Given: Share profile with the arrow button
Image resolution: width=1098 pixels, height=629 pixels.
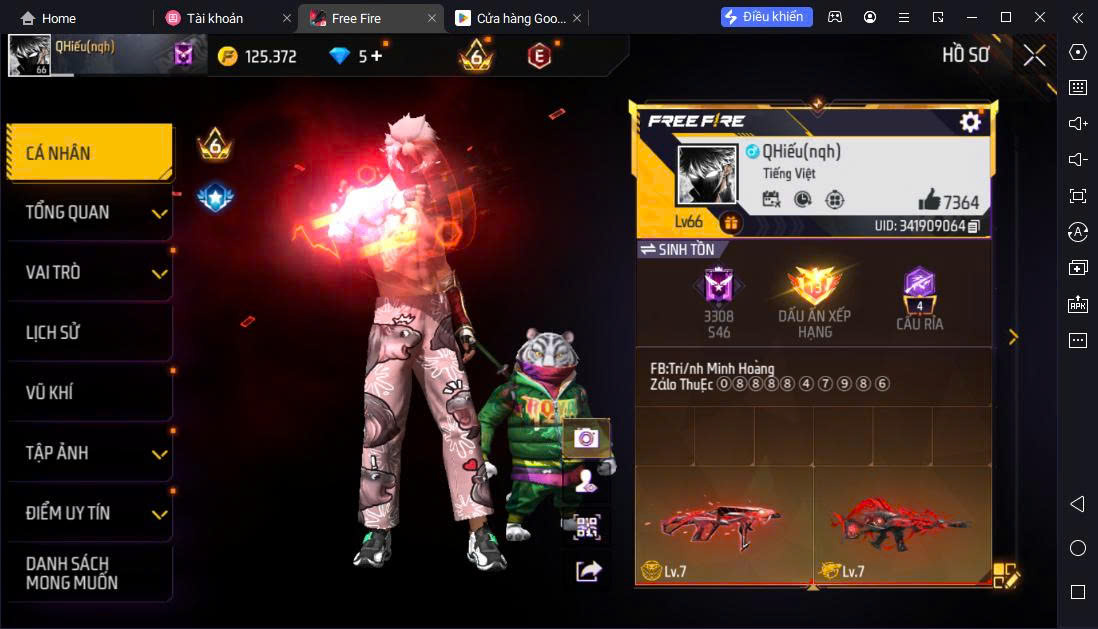Looking at the screenshot, I should tap(588, 570).
